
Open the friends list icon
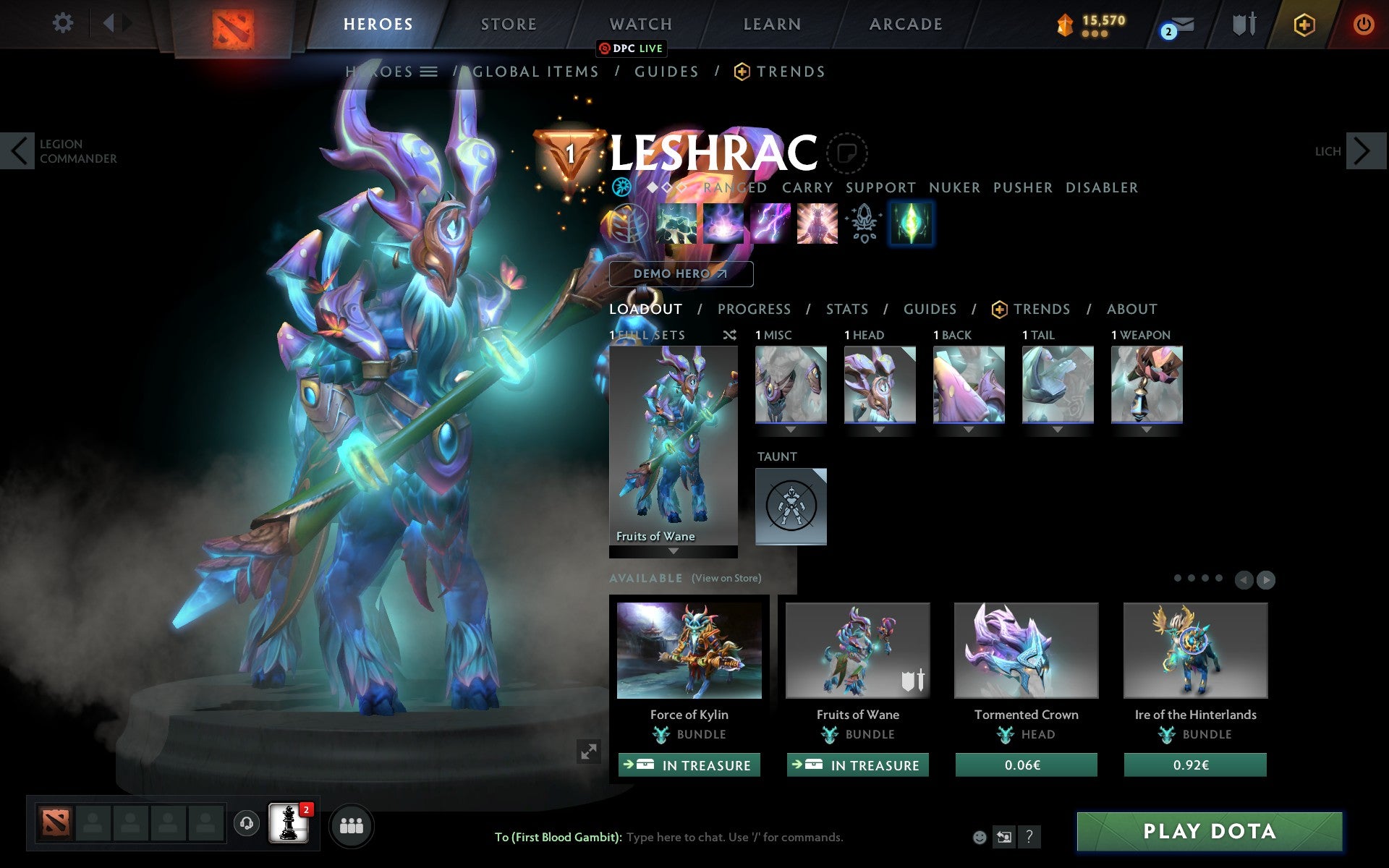point(352,824)
